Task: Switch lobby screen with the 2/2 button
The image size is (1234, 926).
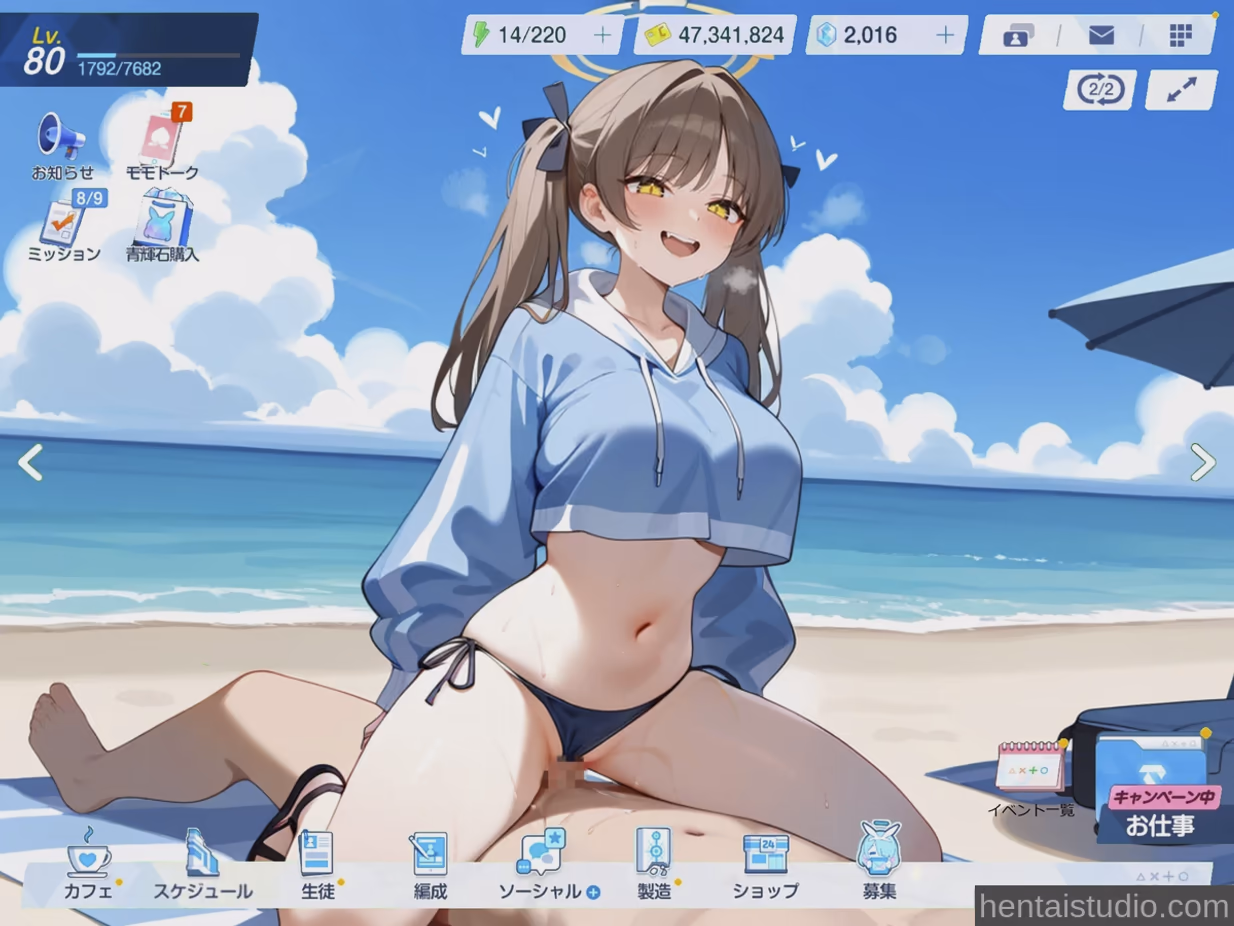Action: click(1100, 90)
